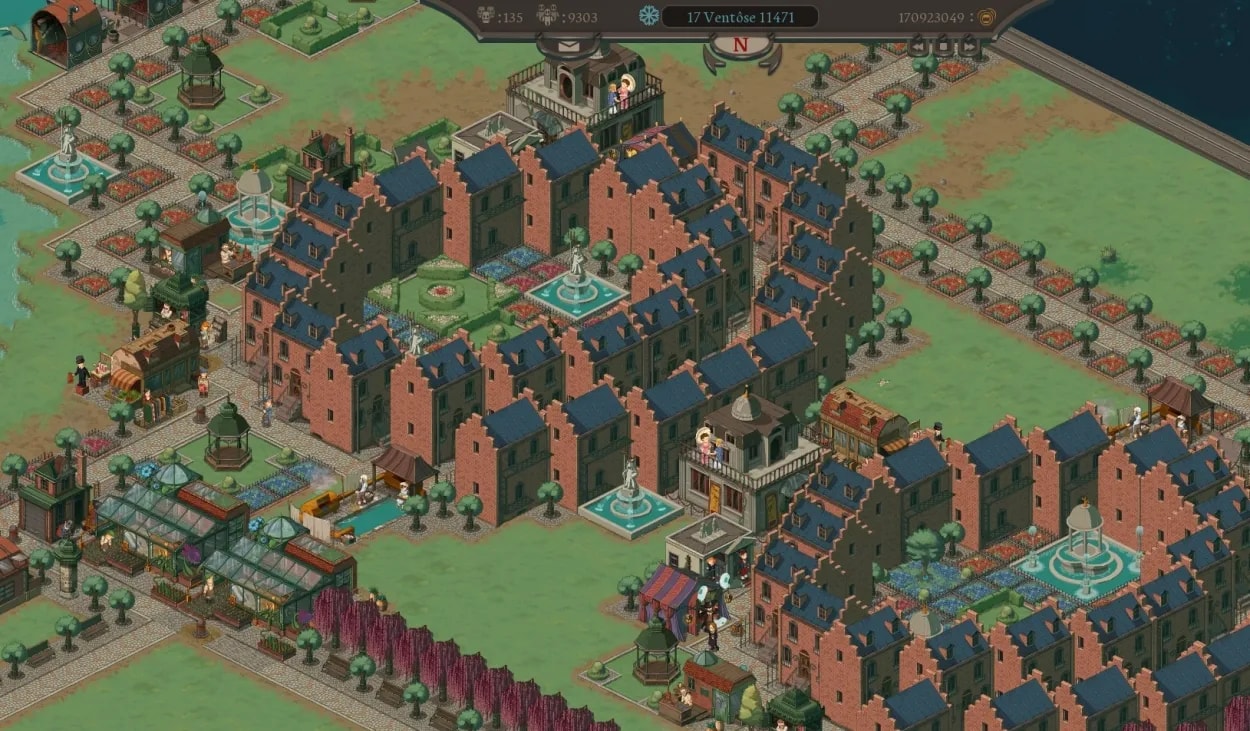Speed up time with fast-forward button
Screen dimensions: 1250x731
click(968, 46)
